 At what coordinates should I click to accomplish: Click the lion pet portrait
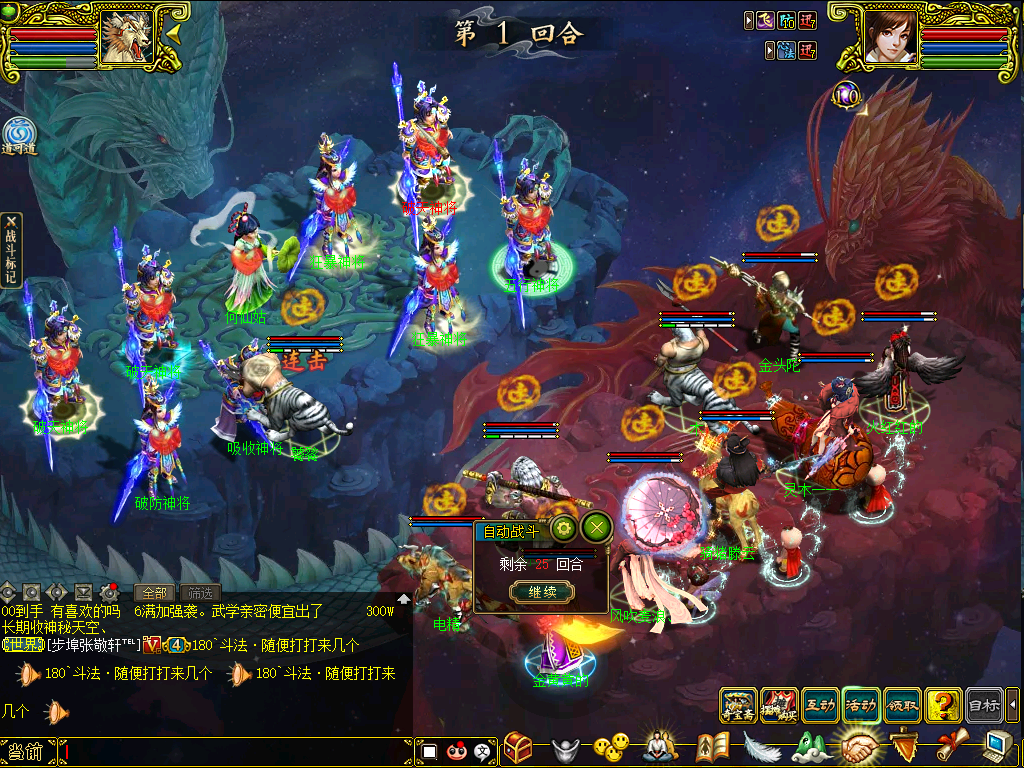click(x=125, y=38)
